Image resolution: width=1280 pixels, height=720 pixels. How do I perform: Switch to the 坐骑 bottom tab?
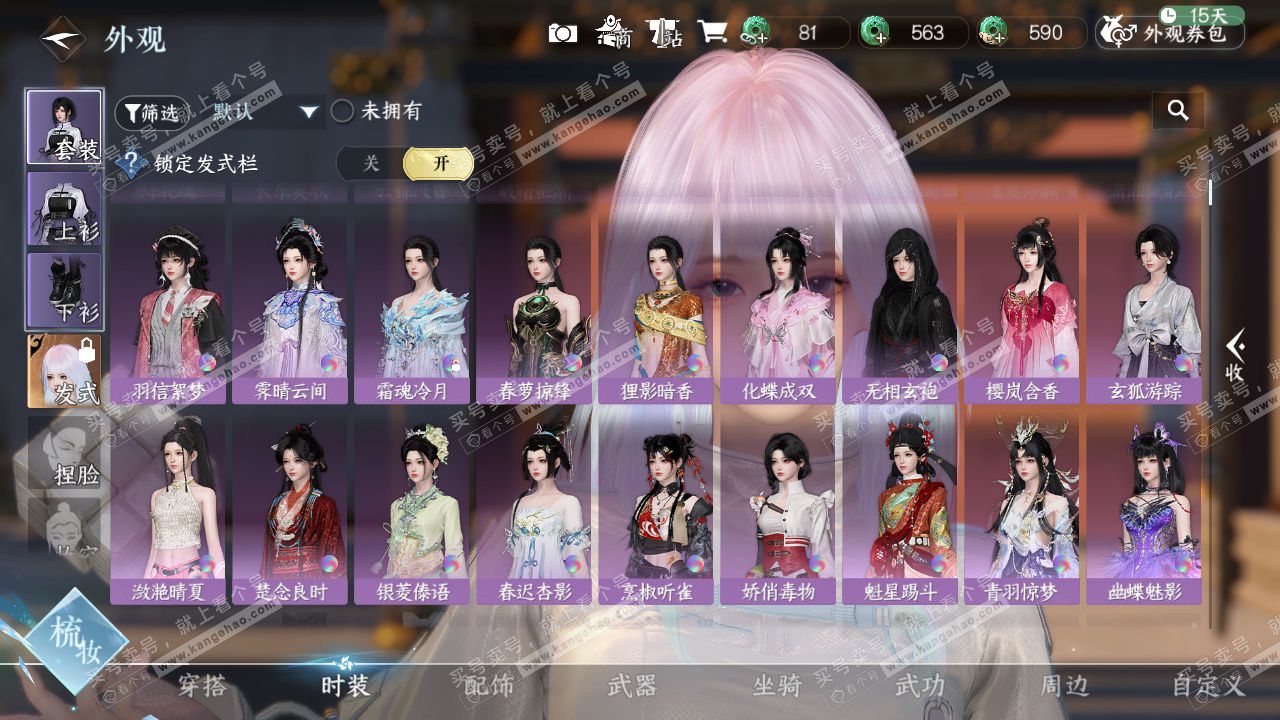[777, 686]
